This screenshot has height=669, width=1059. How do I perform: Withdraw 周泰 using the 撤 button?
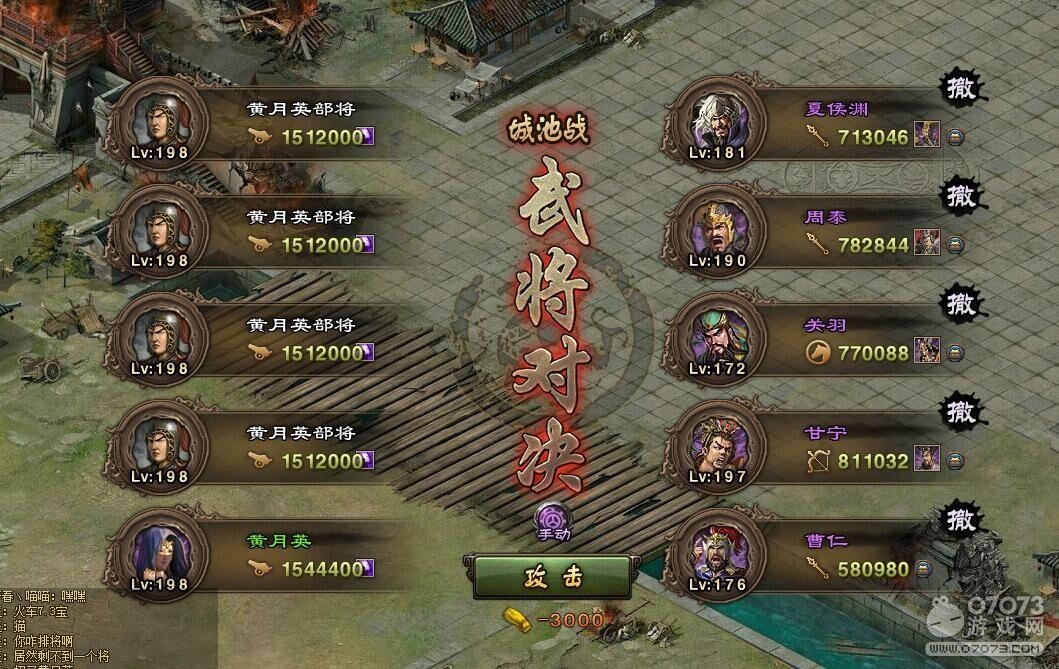tap(960, 194)
